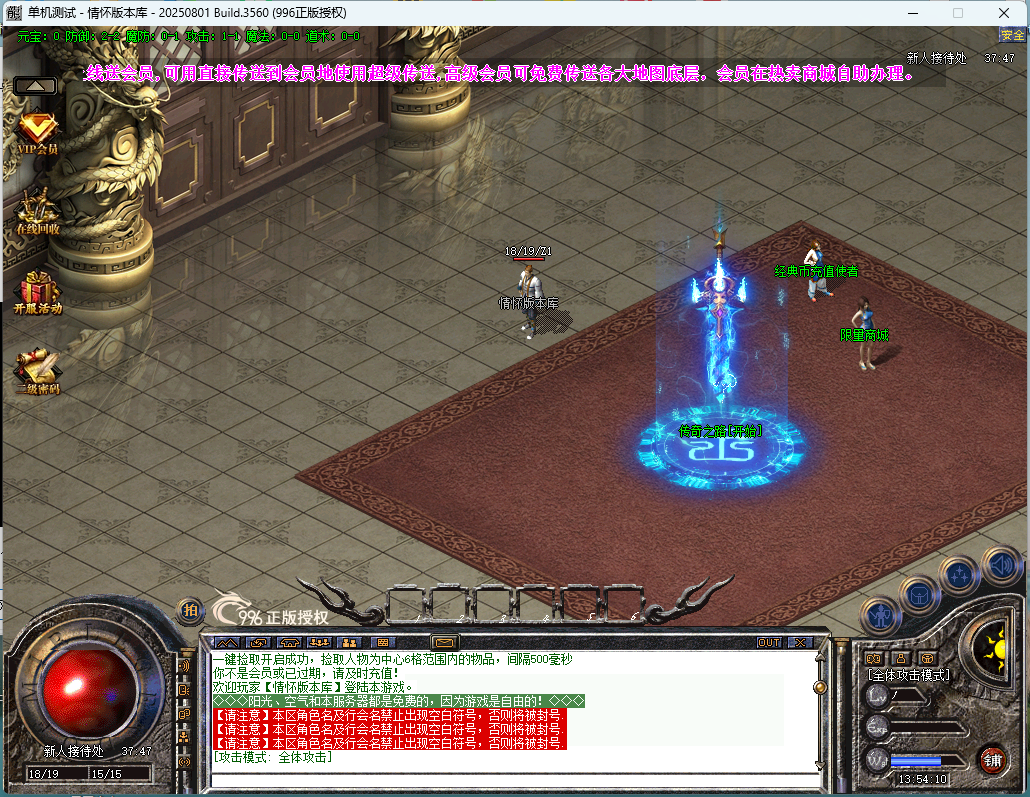Open the VIP会员 membership icon
The width and height of the screenshot is (1030, 797).
point(38,130)
